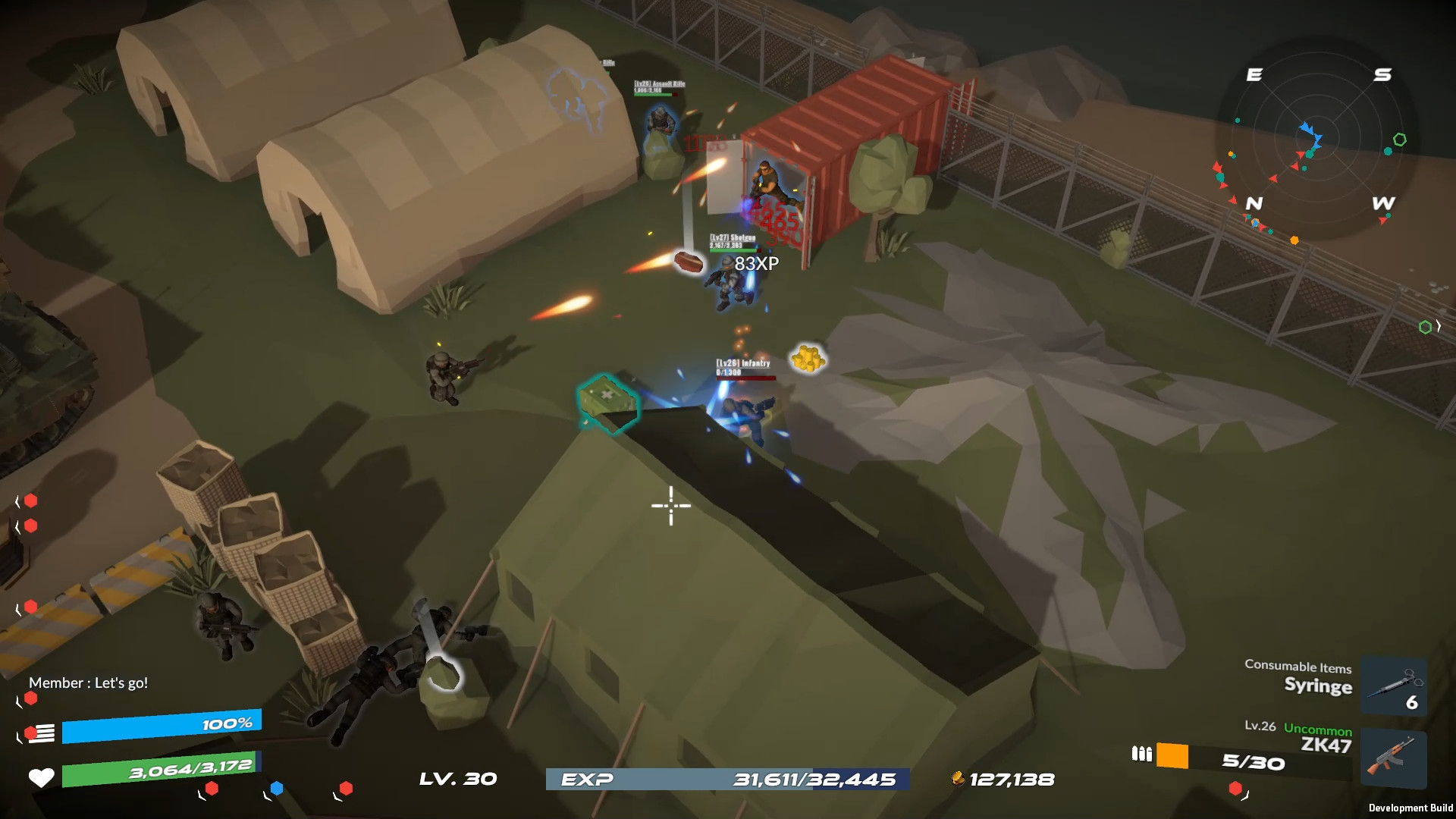1456x819 pixels.
Task: Click the N compass letter on the minimap
Action: click(1255, 205)
